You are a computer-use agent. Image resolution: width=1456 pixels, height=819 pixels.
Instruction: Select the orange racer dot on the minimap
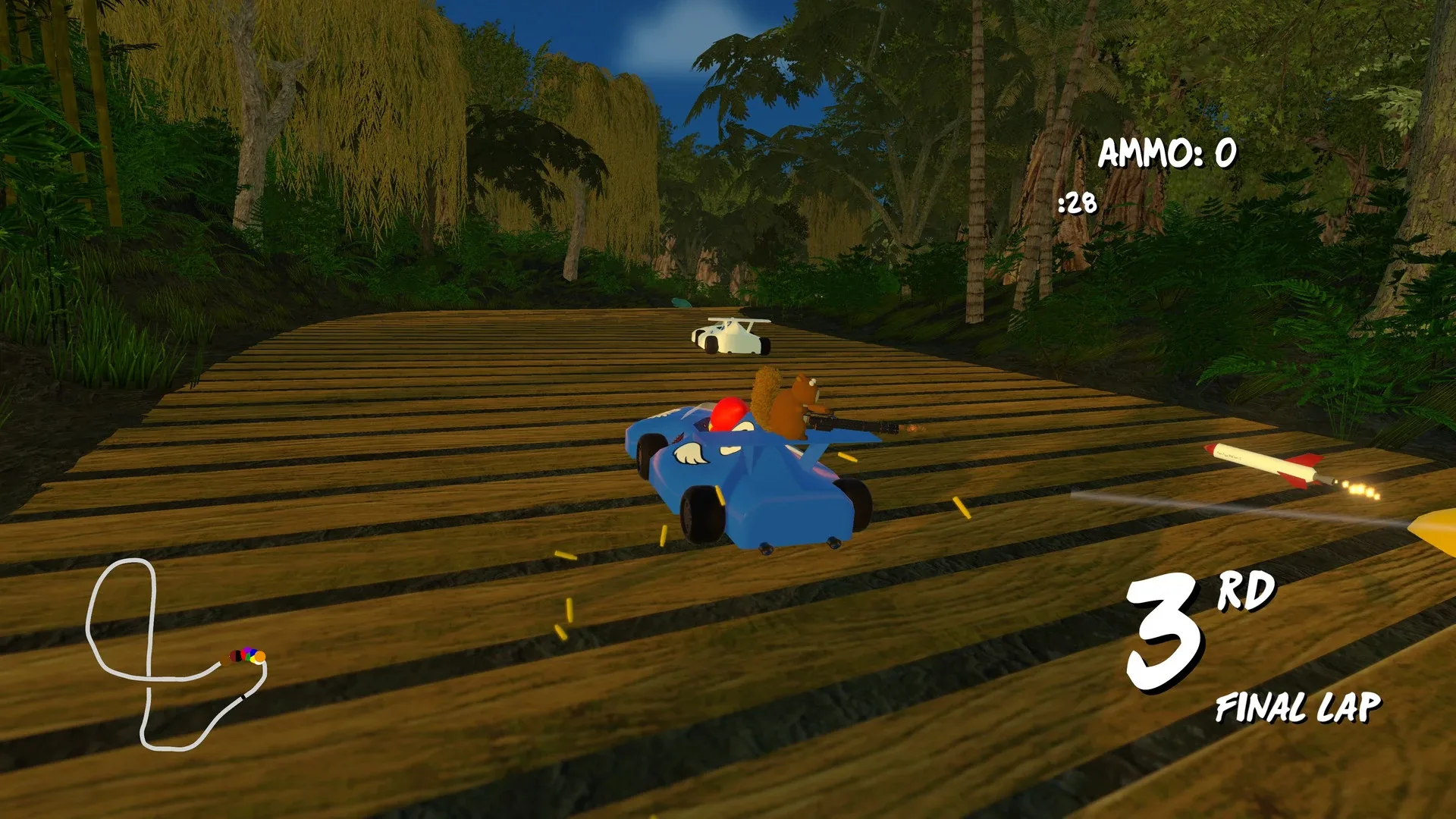click(260, 657)
